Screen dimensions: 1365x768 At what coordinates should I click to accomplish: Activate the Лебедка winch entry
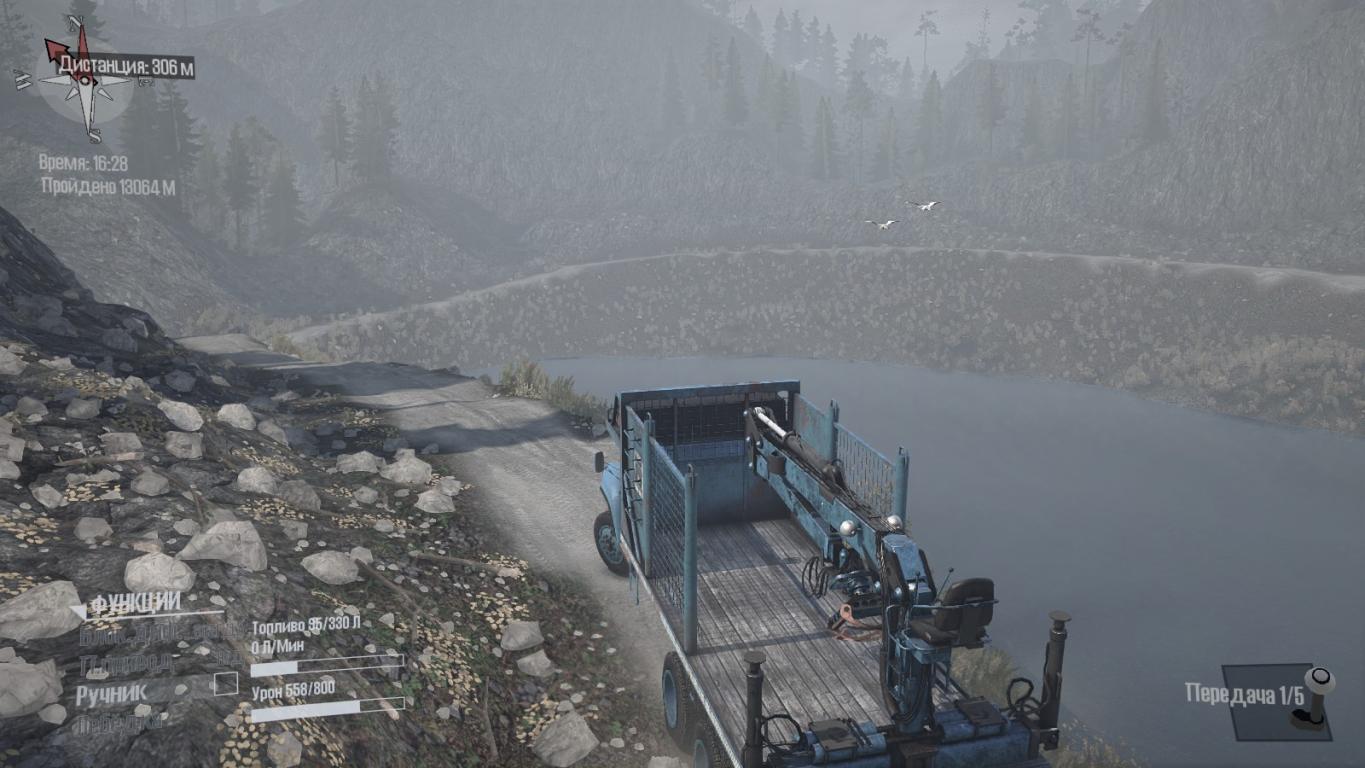[116, 722]
